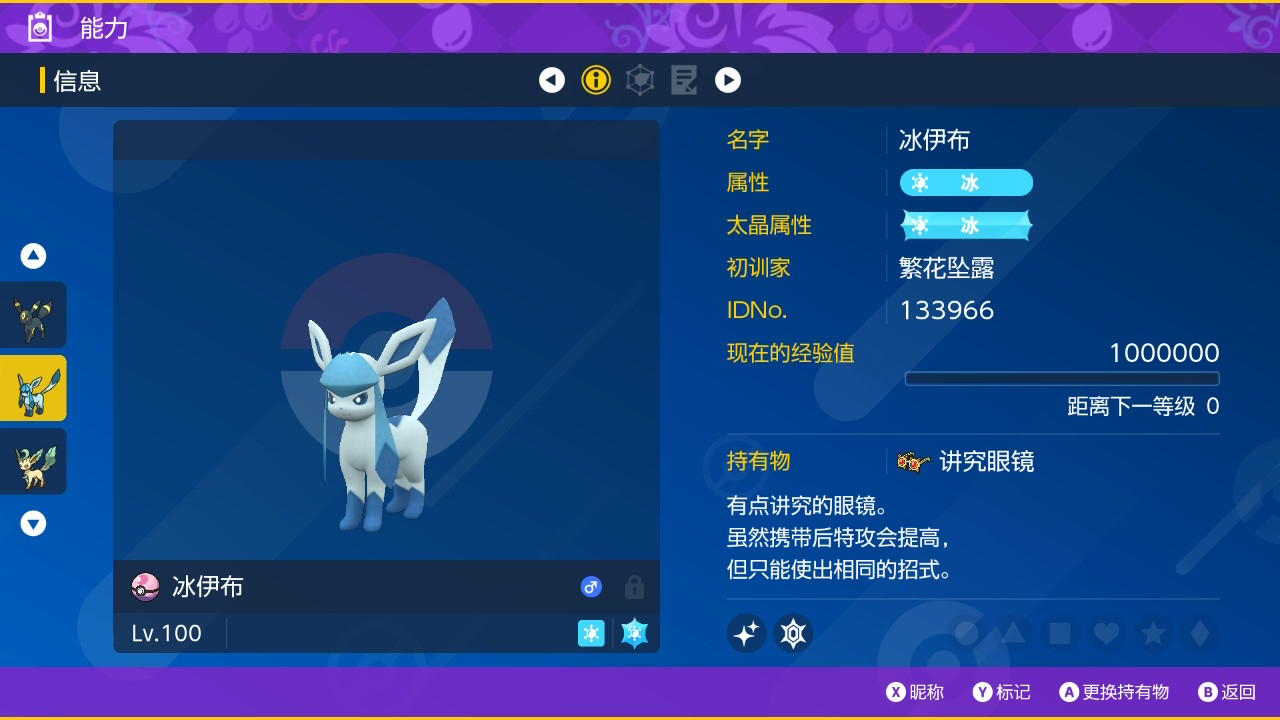Click the right arrow to next summary page
This screenshot has height=720, width=1280.
click(728, 80)
